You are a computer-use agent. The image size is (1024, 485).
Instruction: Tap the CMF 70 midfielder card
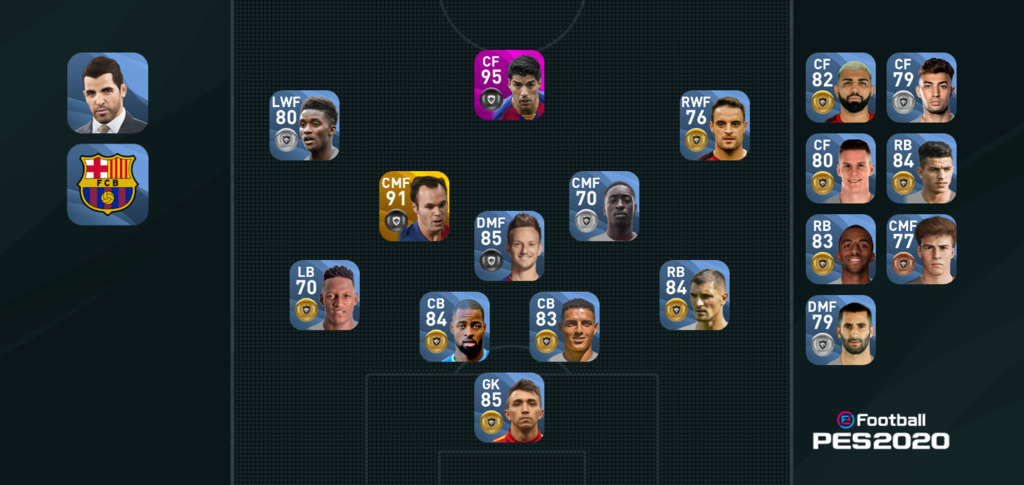[x=604, y=207]
